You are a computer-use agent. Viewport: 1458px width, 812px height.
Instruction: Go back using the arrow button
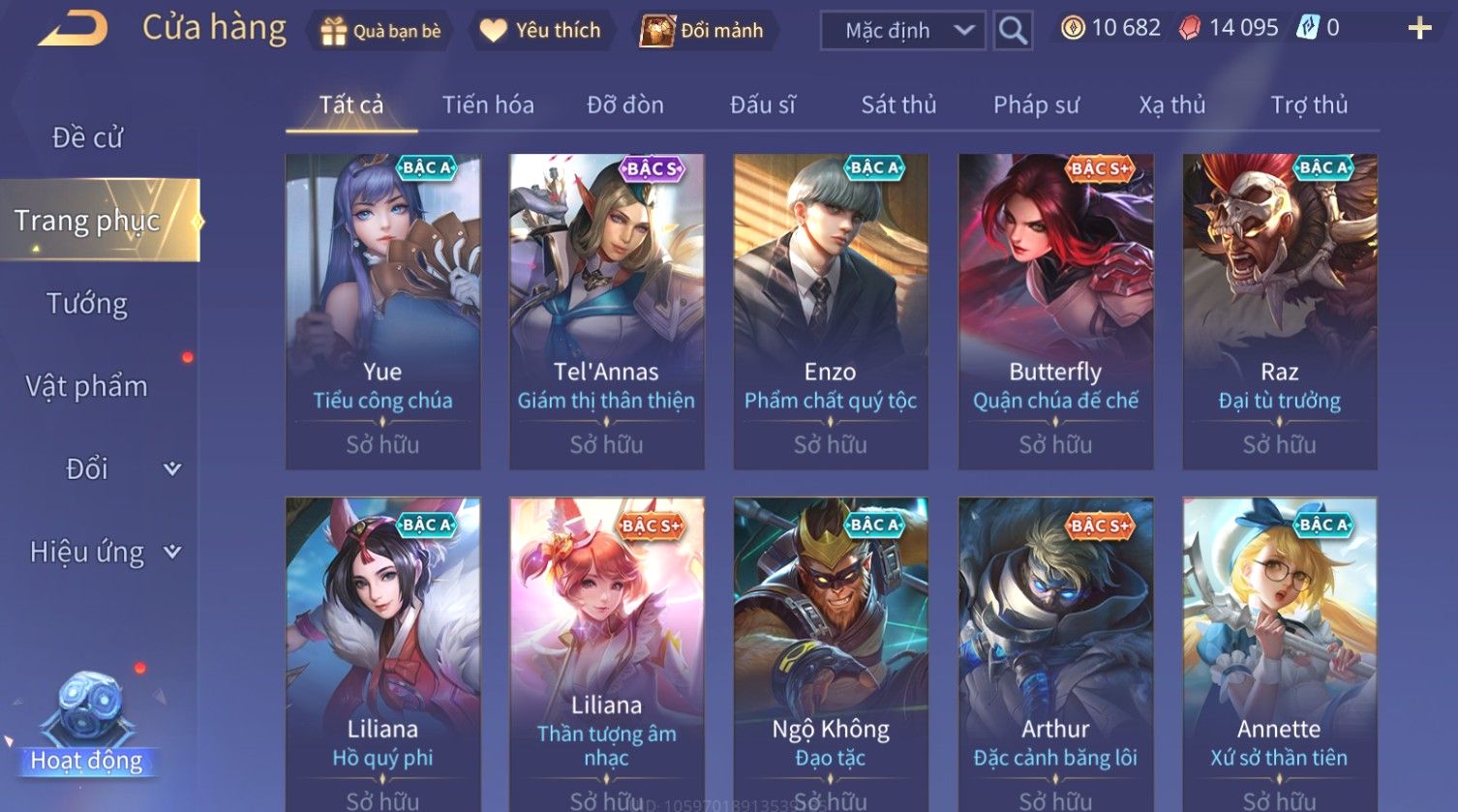(x=73, y=29)
